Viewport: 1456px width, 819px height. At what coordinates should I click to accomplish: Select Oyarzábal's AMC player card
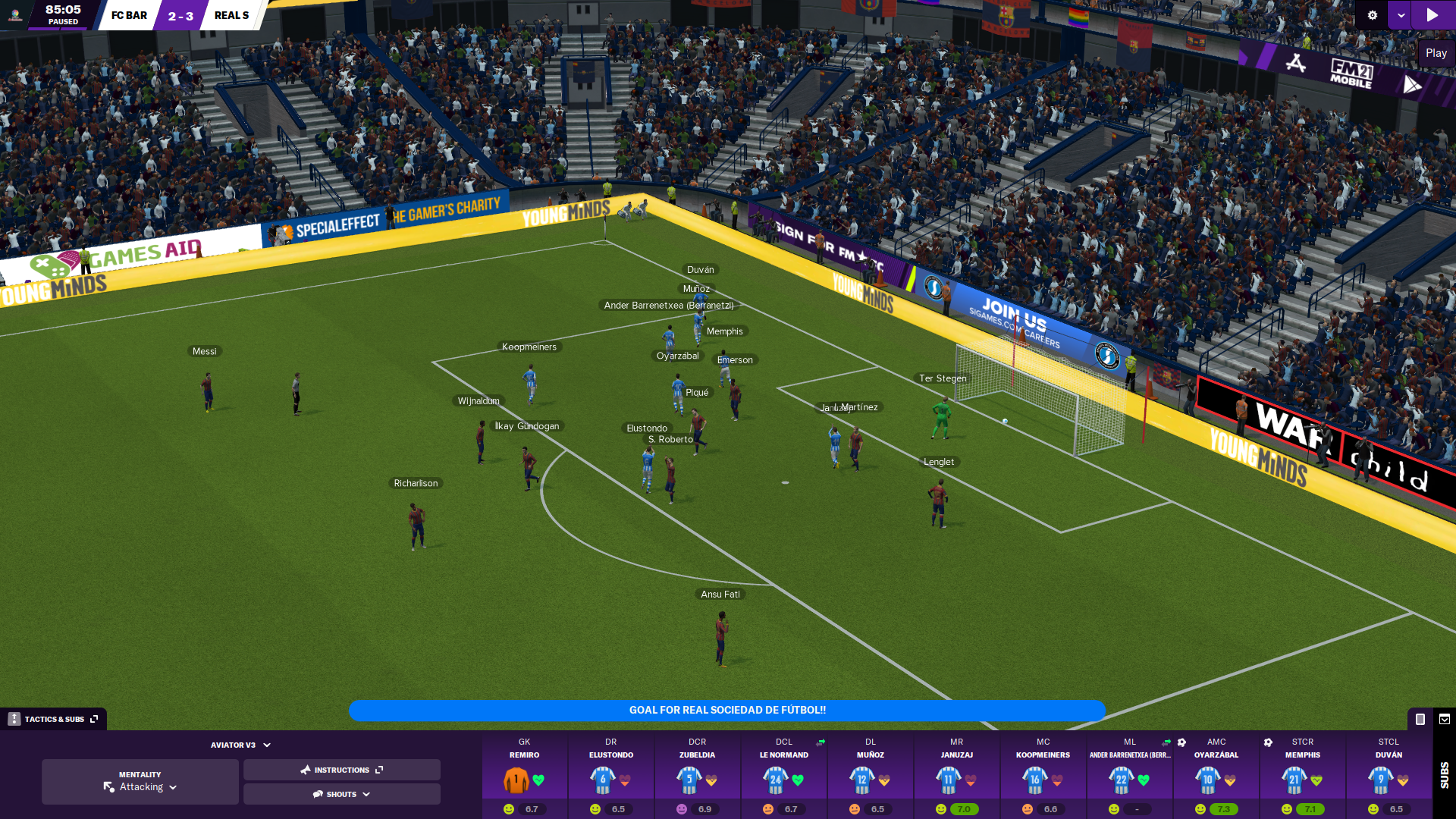[x=1216, y=776]
